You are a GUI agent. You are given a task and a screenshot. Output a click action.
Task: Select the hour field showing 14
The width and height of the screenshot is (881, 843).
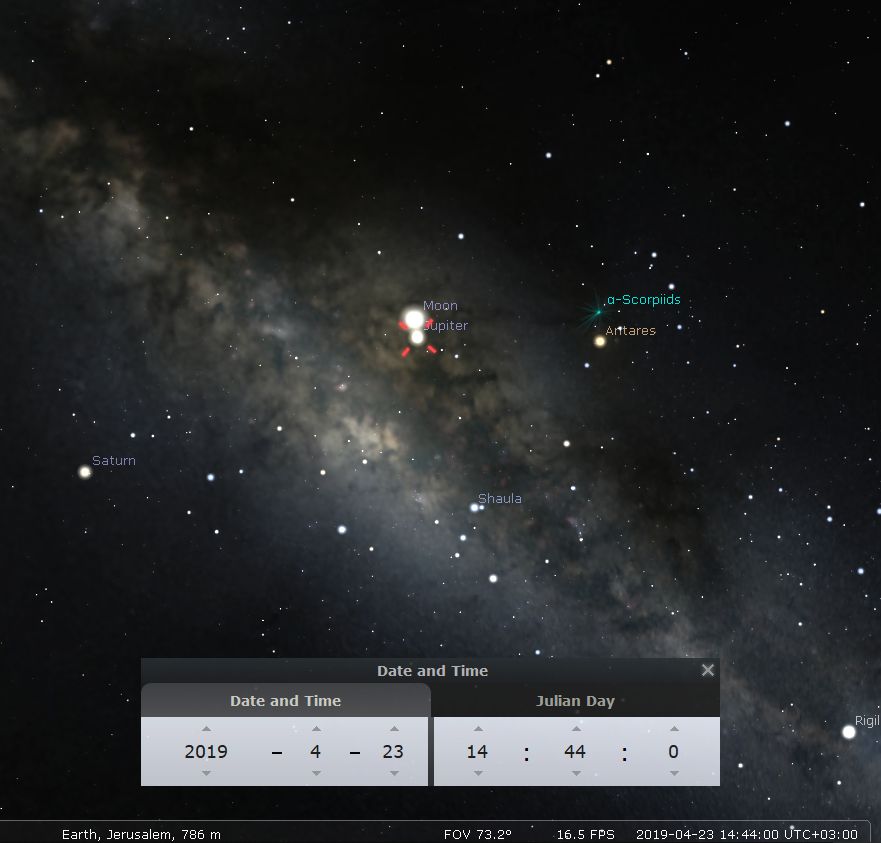[x=478, y=751]
